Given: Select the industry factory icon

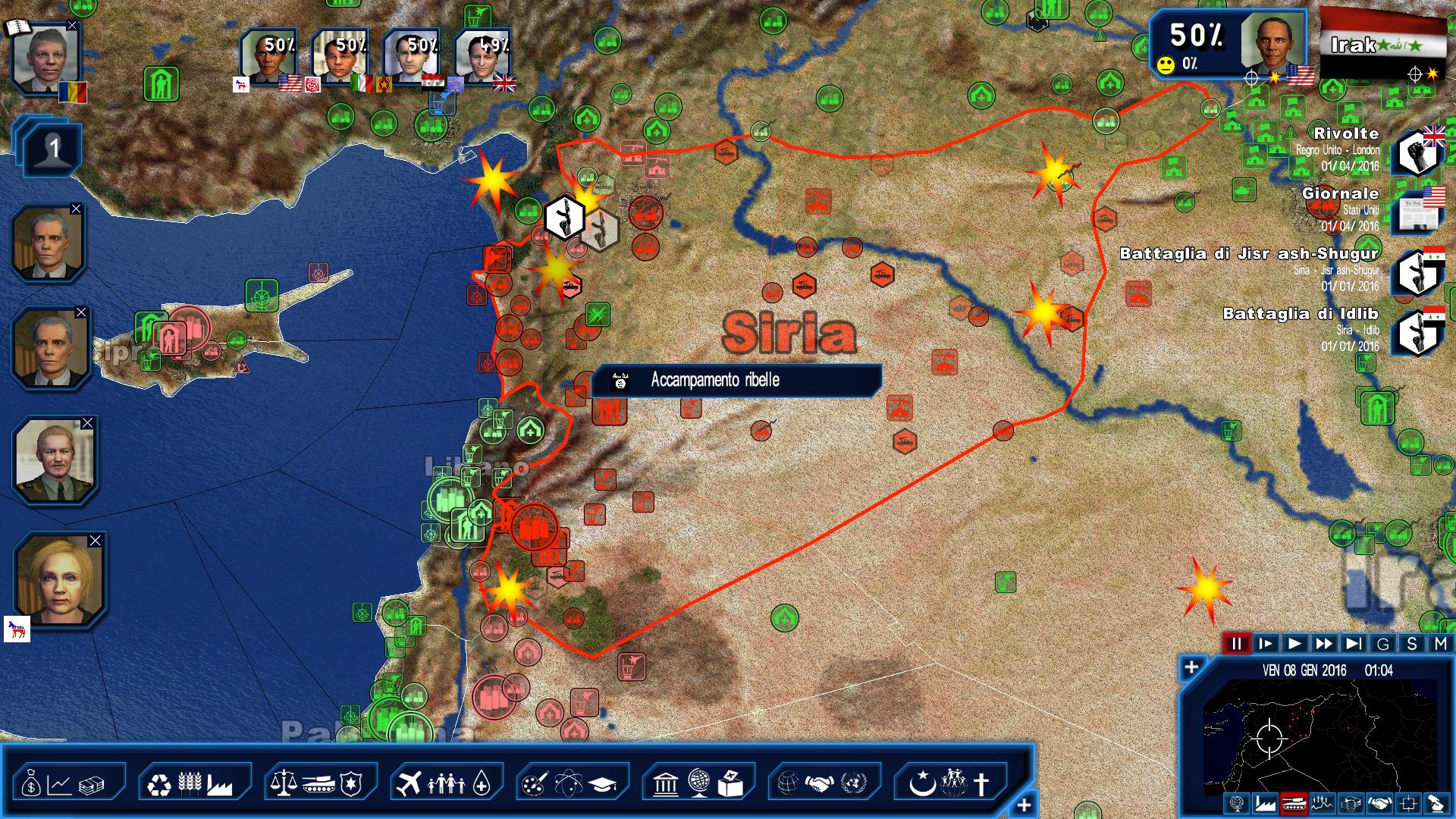Looking at the screenshot, I should coord(221,785).
